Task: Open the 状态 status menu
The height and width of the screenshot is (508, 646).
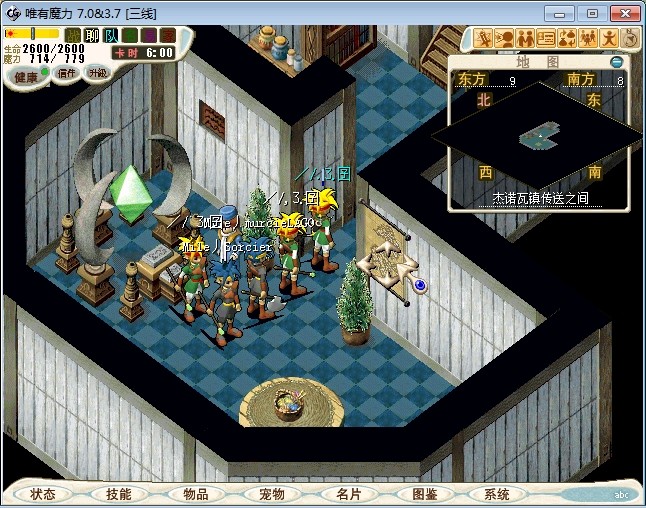Action: tap(43, 494)
